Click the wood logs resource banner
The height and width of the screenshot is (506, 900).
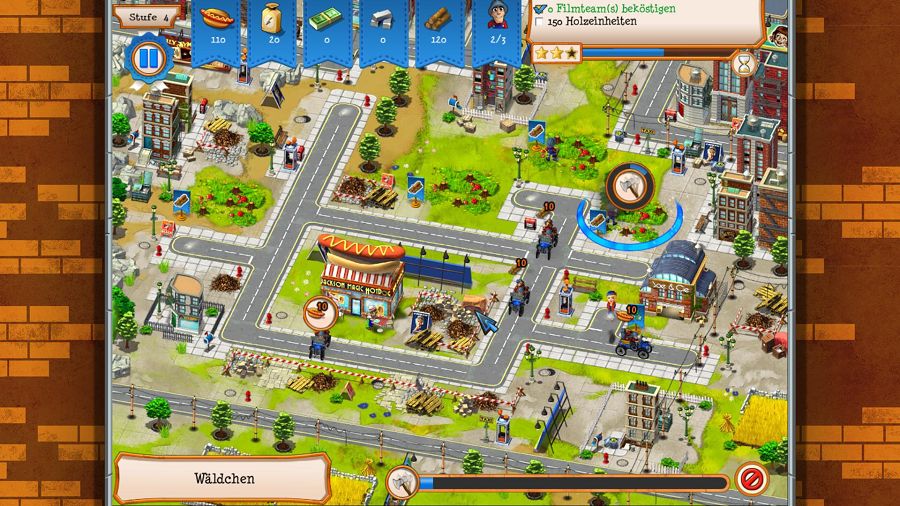[438, 28]
